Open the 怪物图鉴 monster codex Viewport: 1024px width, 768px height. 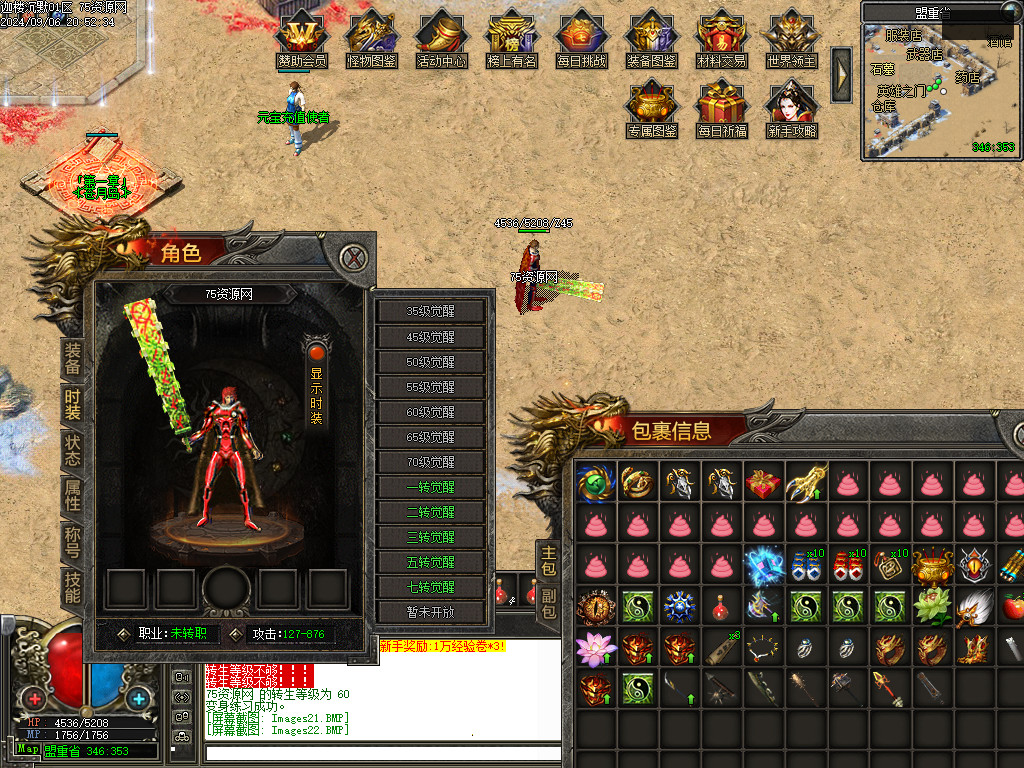click(372, 40)
